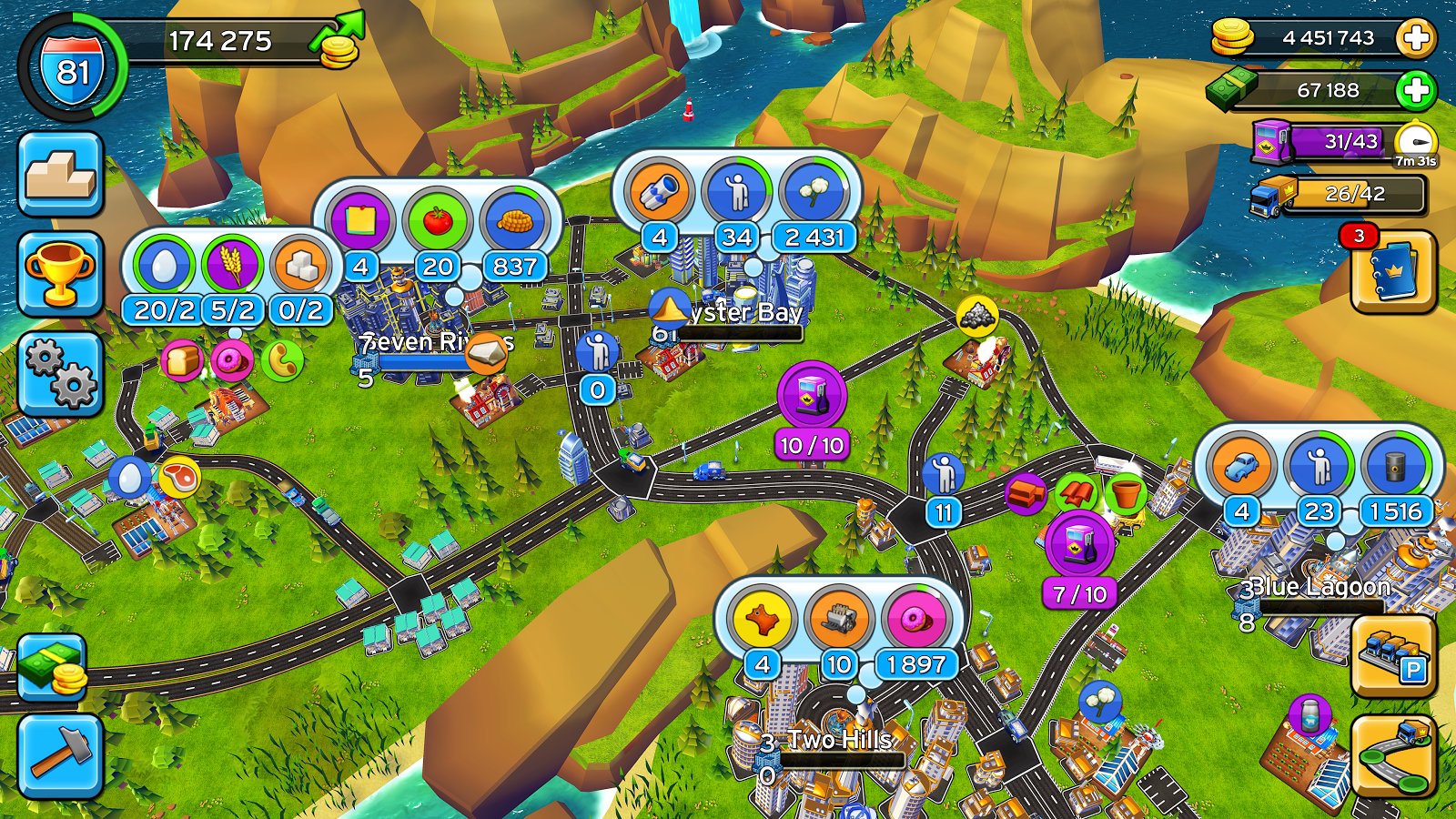
Task: Open the map terrain blocks button
Action: click(60, 174)
